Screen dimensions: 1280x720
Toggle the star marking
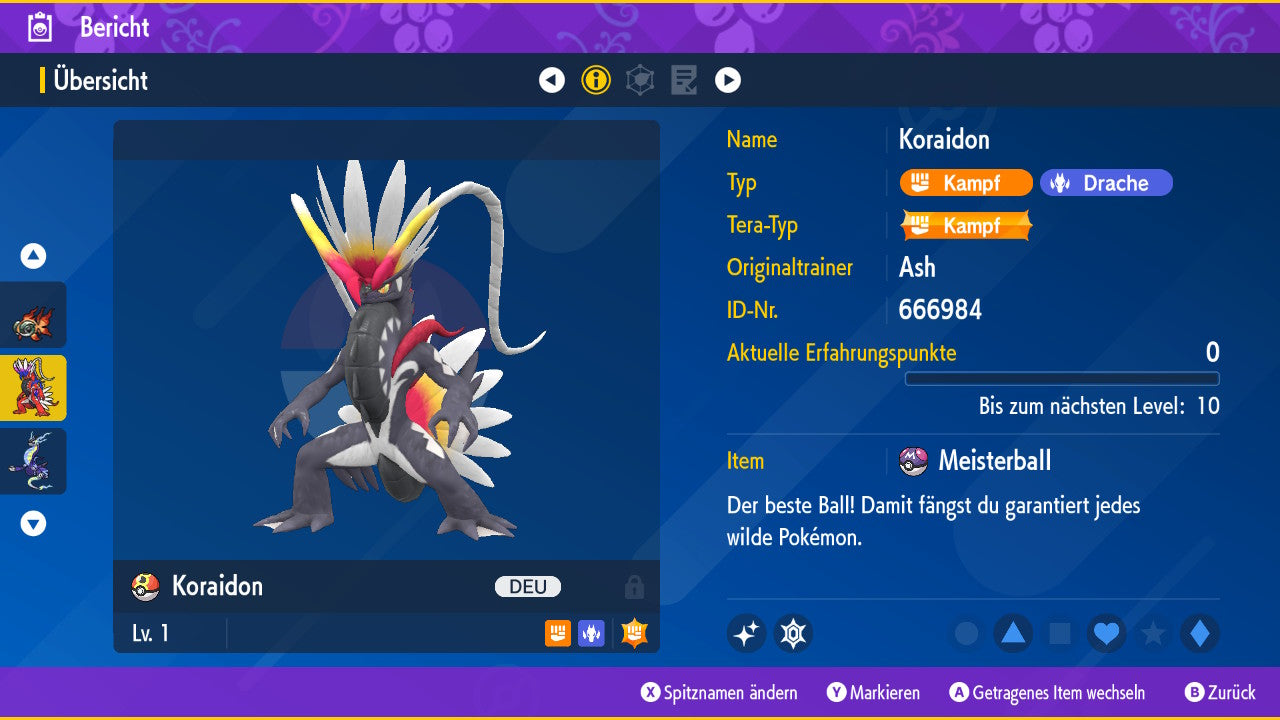pos(1153,634)
